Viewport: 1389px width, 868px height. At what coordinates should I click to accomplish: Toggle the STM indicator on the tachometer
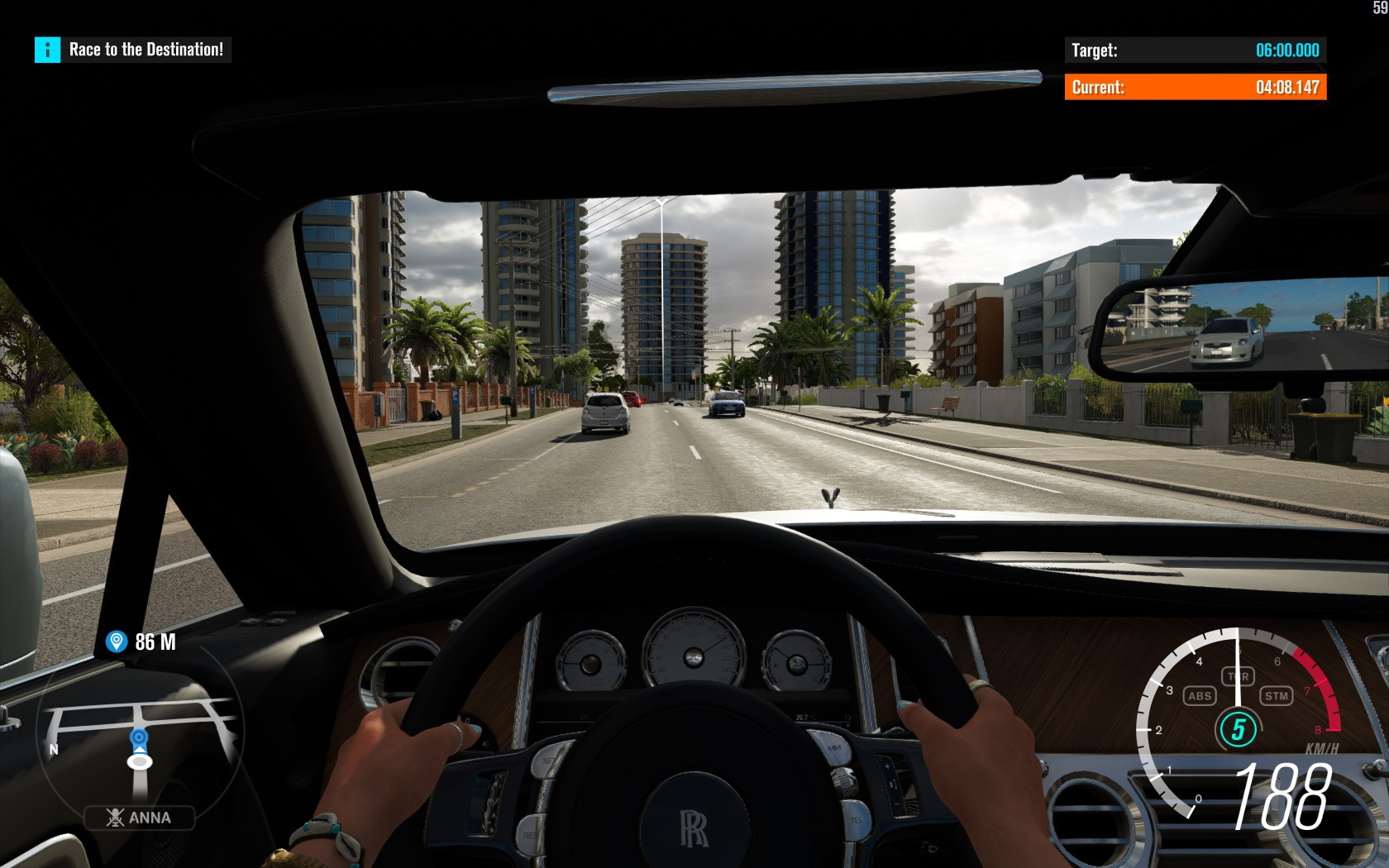pyautogui.click(x=1276, y=696)
